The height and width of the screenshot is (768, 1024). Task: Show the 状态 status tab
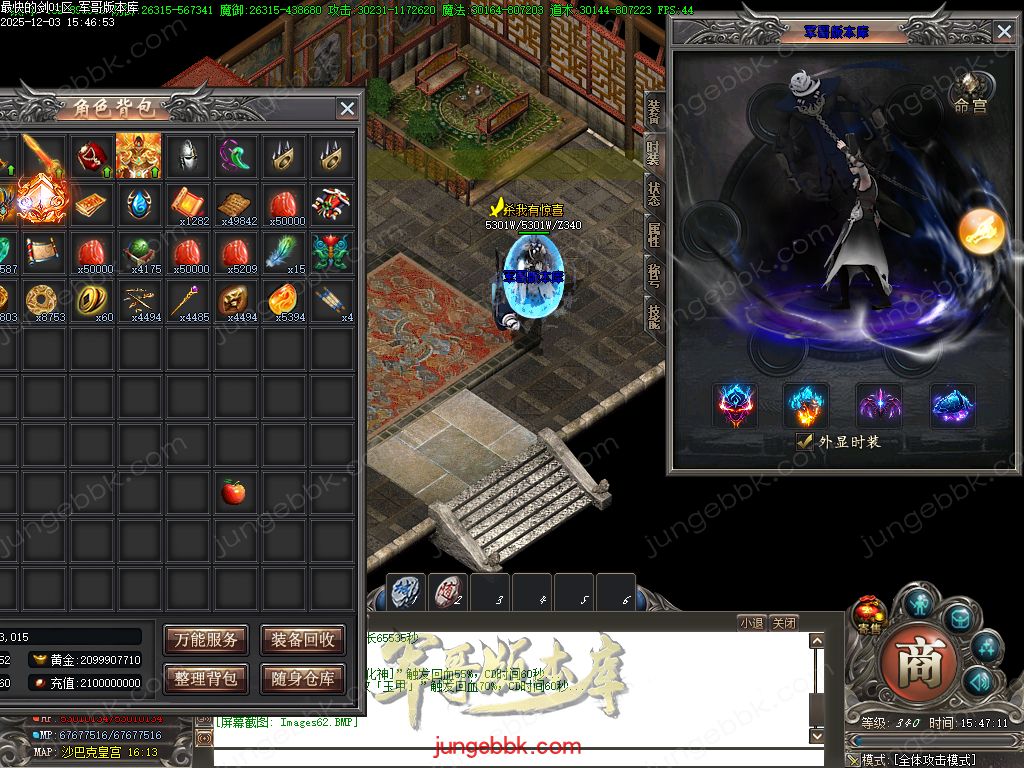pos(654,194)
